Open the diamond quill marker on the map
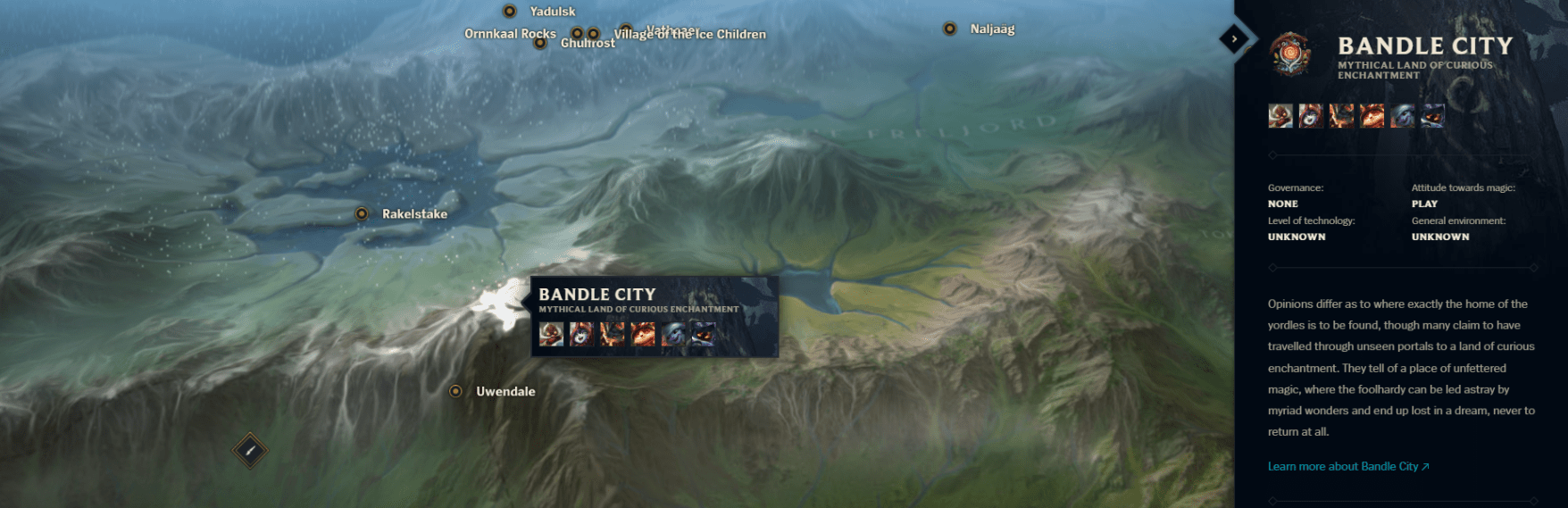Screen dimensions: 1568x508 (250, 451)
